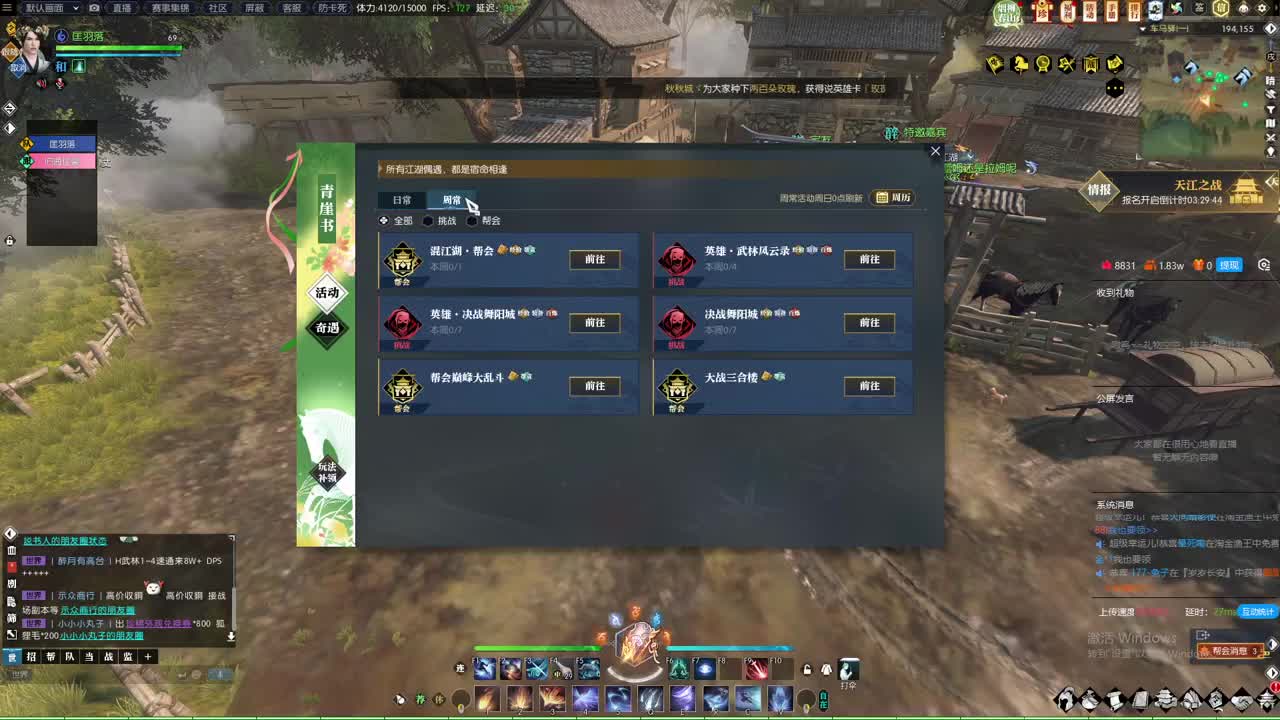This screenshot has height=720, width=1280.
Task: Click the 大战三合楼 guild emblem icon
Action: 677,385
